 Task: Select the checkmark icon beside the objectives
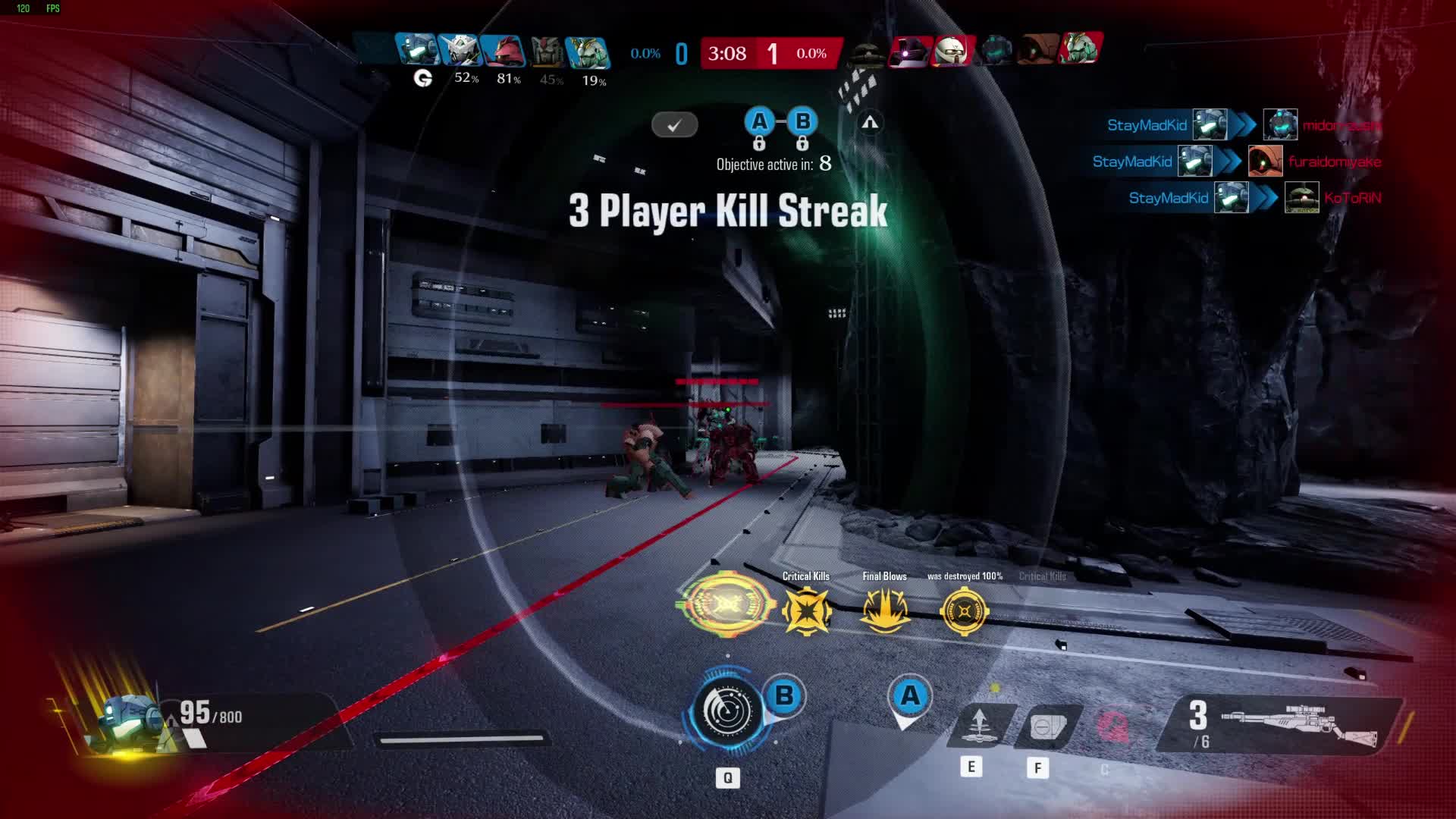[674, 125]
